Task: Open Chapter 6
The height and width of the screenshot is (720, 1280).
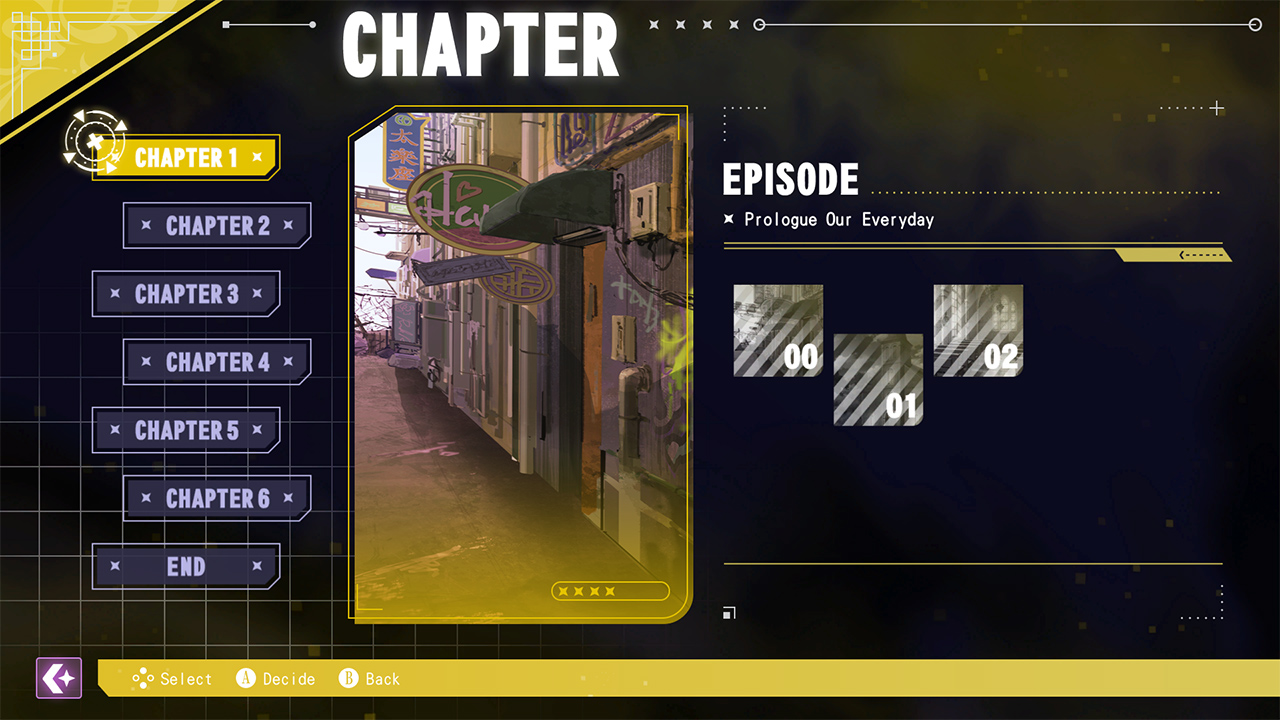Action: (x=216, y=498)
